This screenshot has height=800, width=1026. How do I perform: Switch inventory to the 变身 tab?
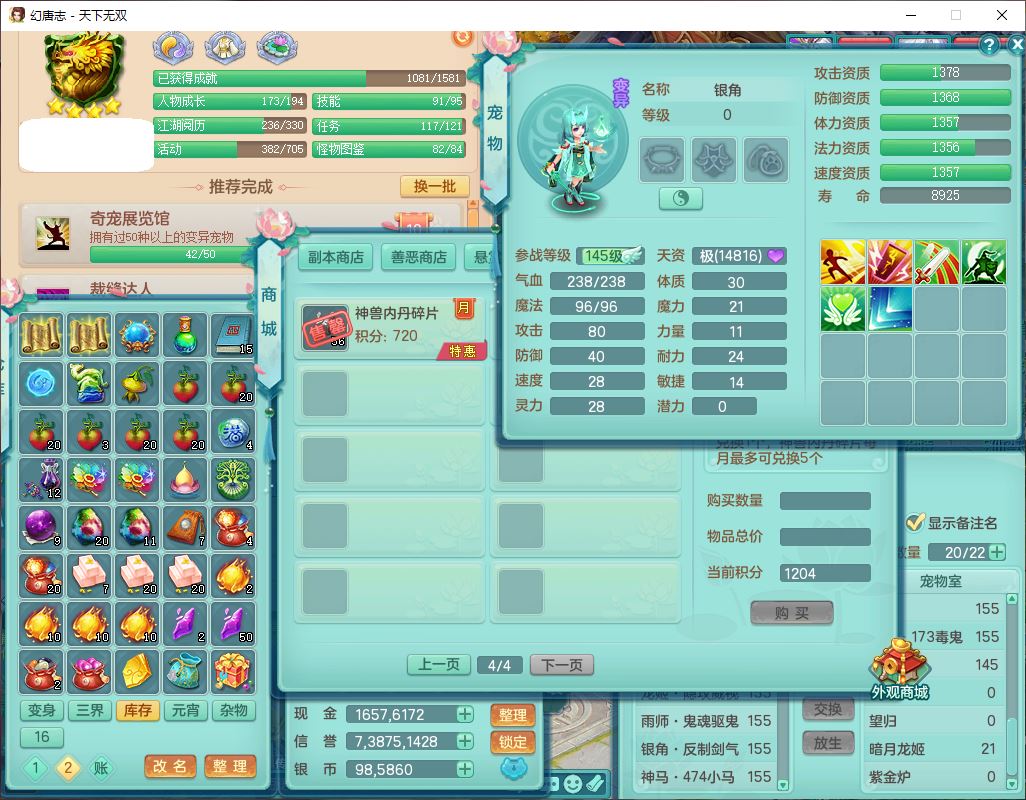point(42,710)
